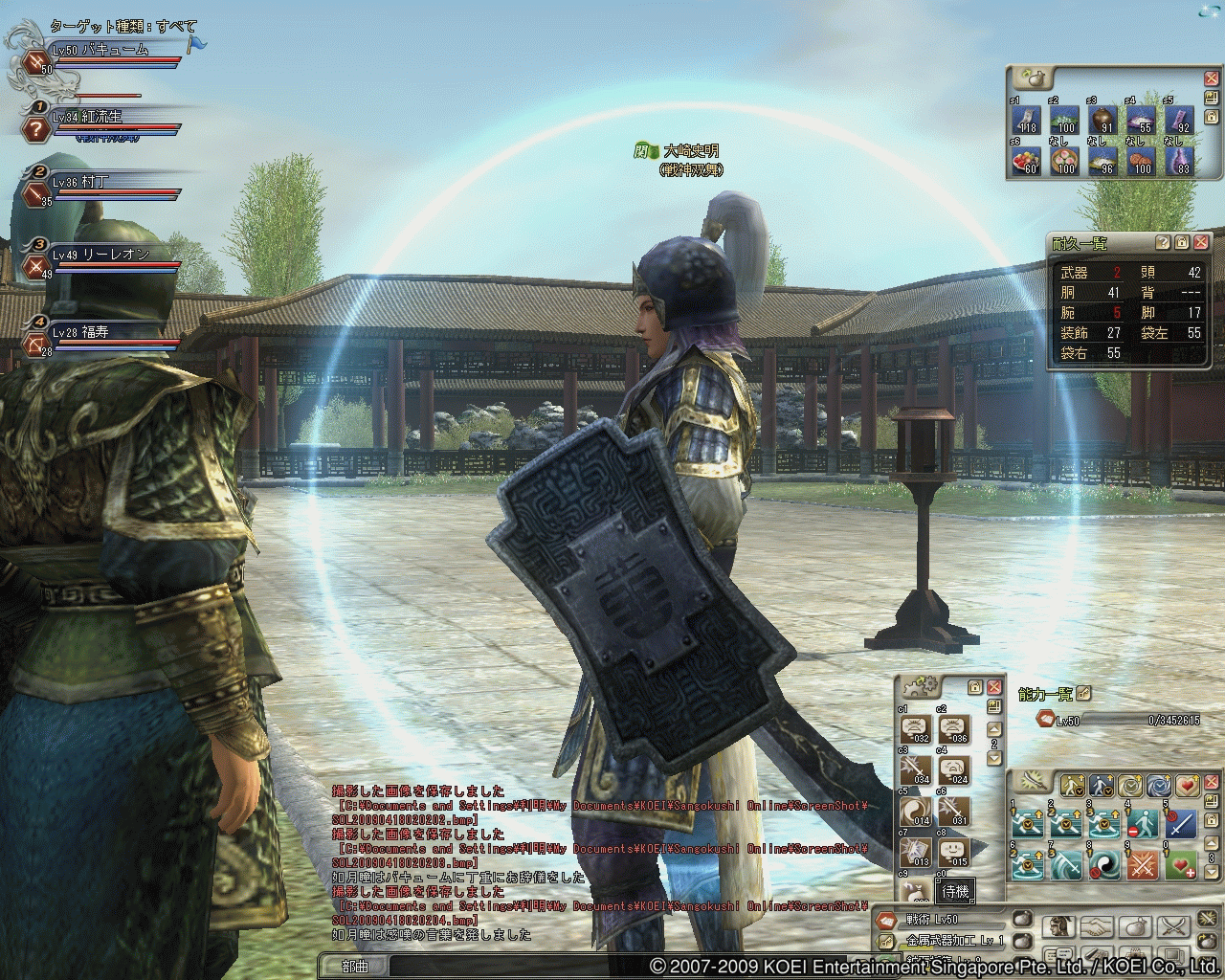Close the 耐久一覧 durability window
This screenshot has height=980, width=1225.
point(1201,243)
